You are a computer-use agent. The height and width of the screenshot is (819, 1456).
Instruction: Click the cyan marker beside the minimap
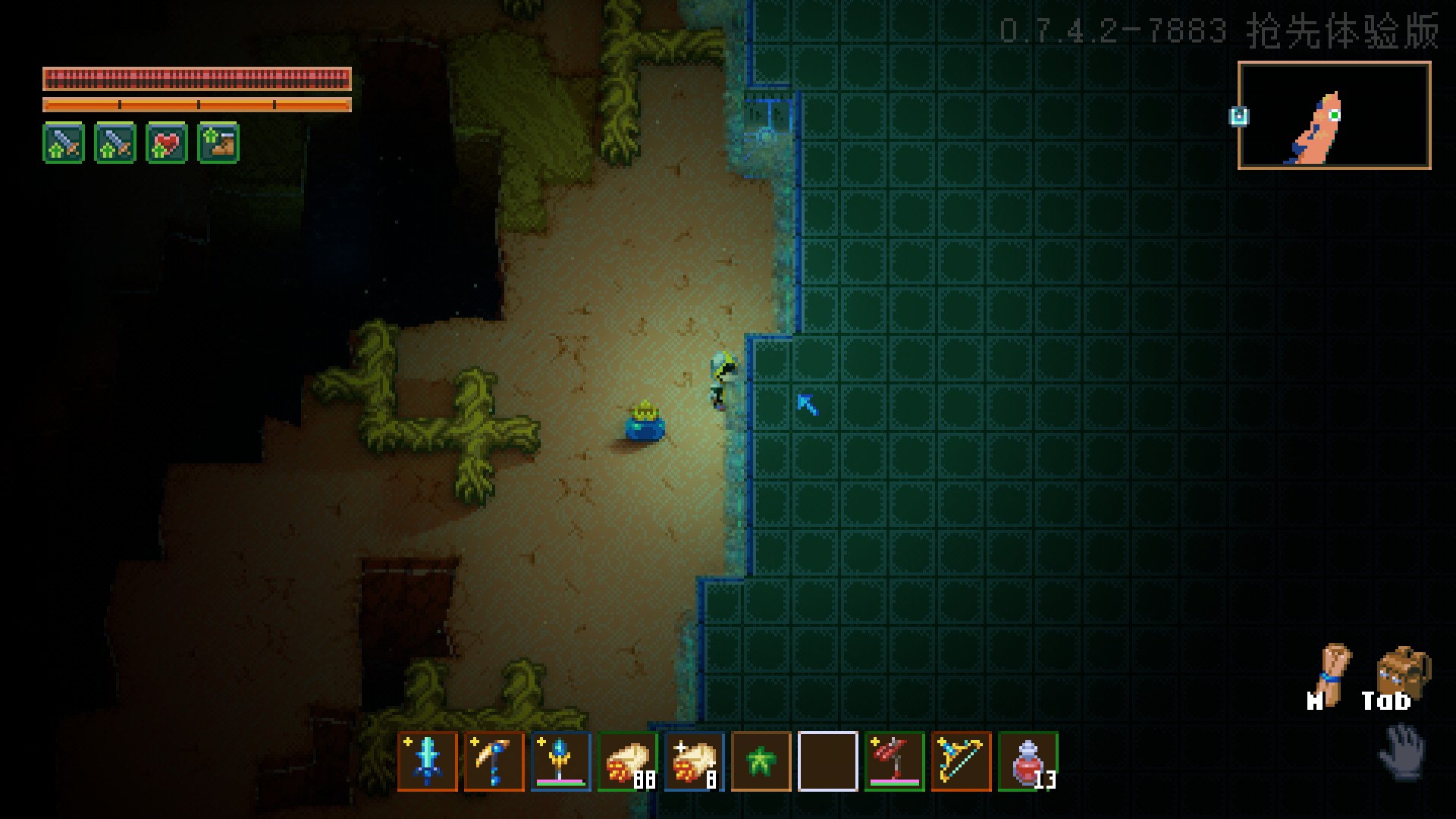click(1239, 116)
